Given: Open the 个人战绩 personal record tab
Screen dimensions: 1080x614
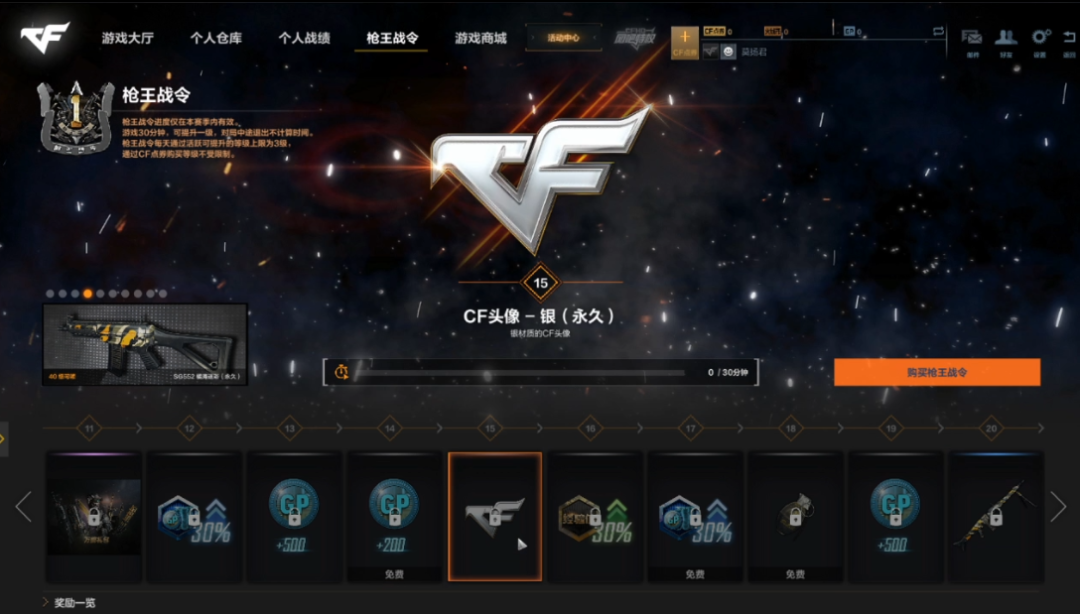Looking at the screenshot, I should click(x=304, y=39).
